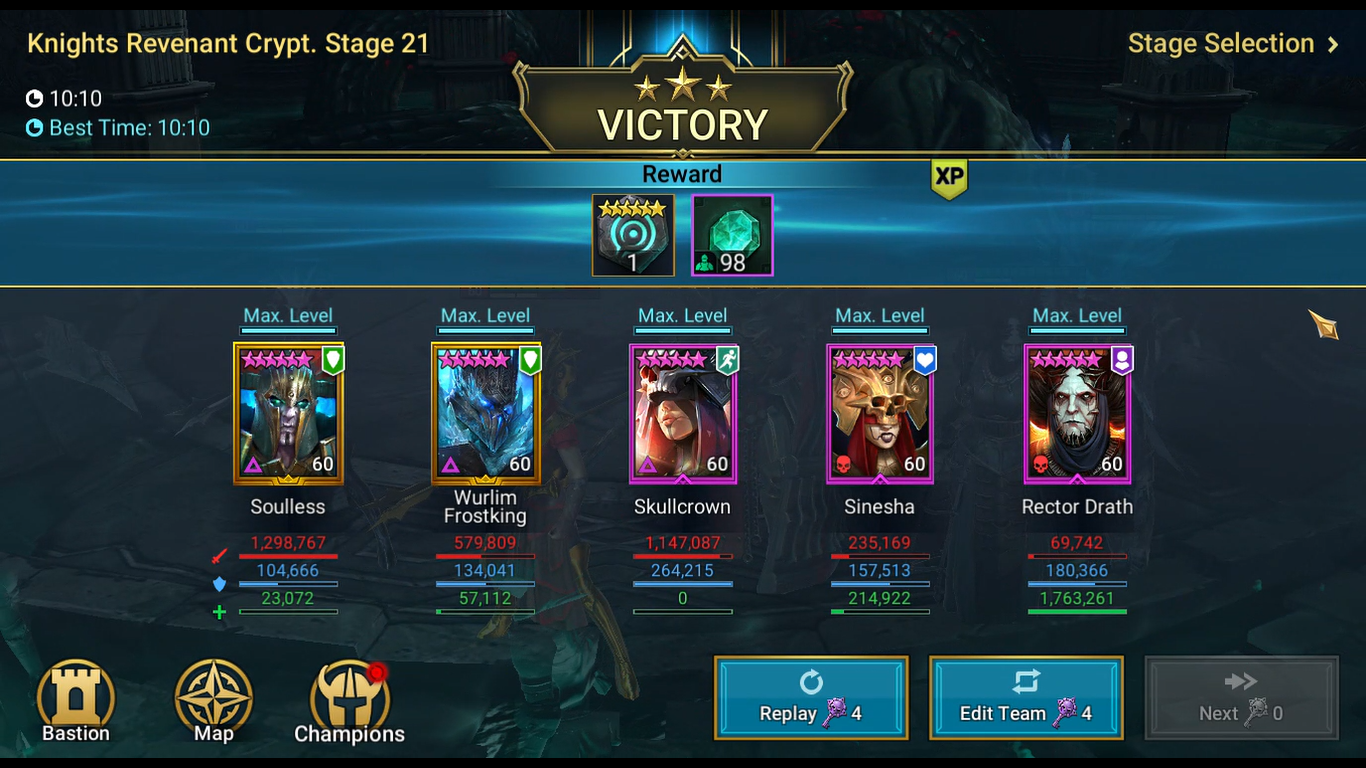Screen dimensions: 1366x768
Task: Choose Edit Team button
Action: pyautogui.click(x=1026, y=698)
